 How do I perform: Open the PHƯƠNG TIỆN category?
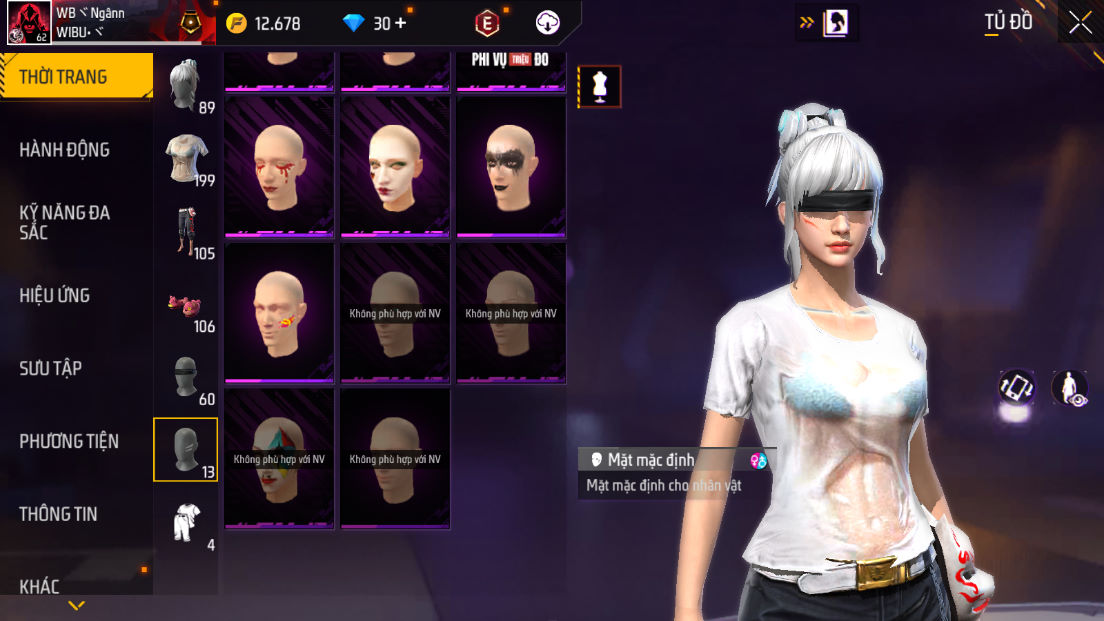coord(69,441)
